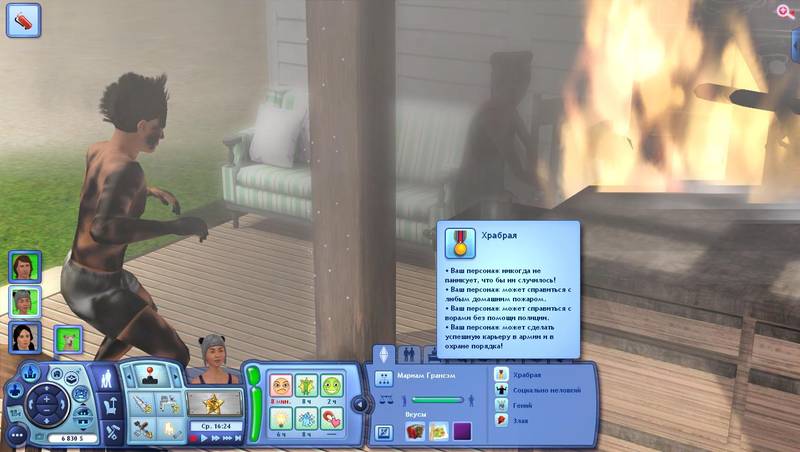The width and height of the screenshot is (800, 452).
Task: Click the magnet and heart moodlet
Action: pyautogui.click(x=333, y=419)
